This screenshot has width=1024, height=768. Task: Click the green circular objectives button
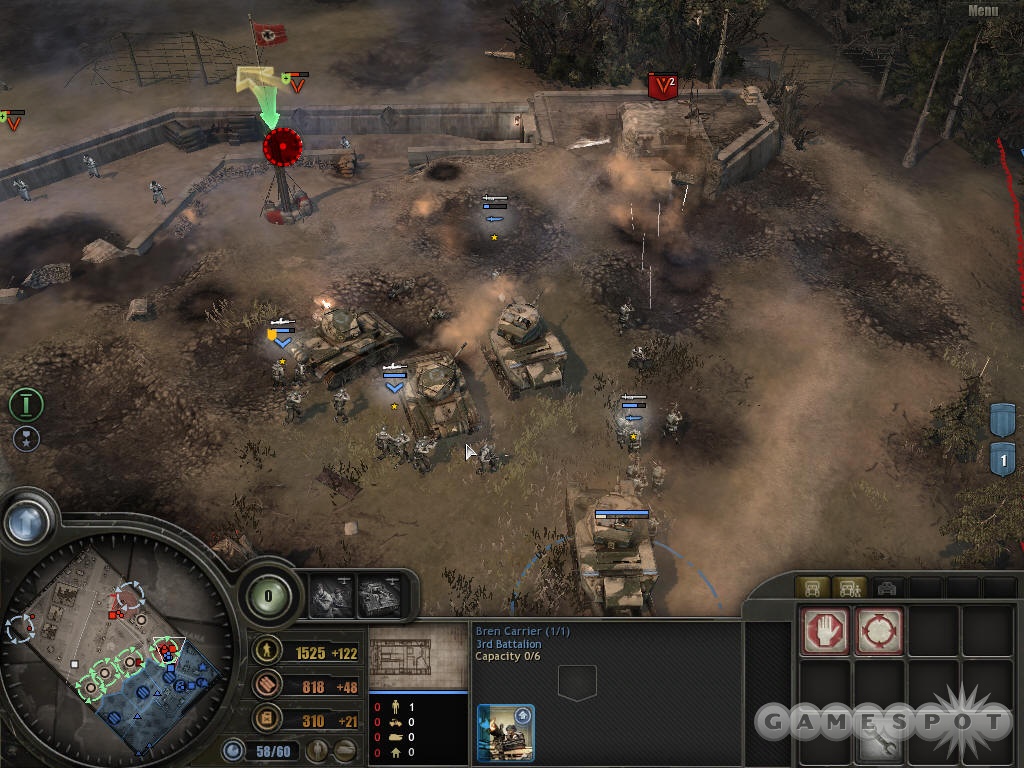tap(25, 405)
